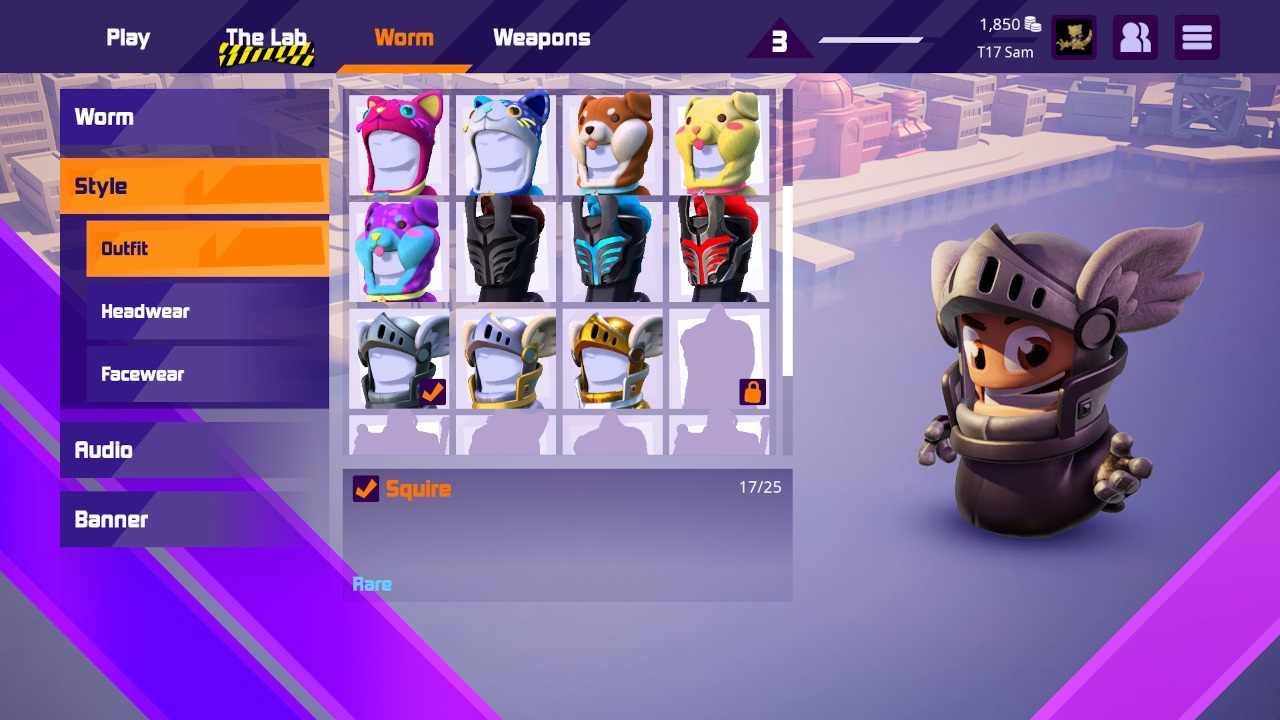This screenshot has height=720, width=1280.
Task: Collapse the Style section
Action: point(193,185)
